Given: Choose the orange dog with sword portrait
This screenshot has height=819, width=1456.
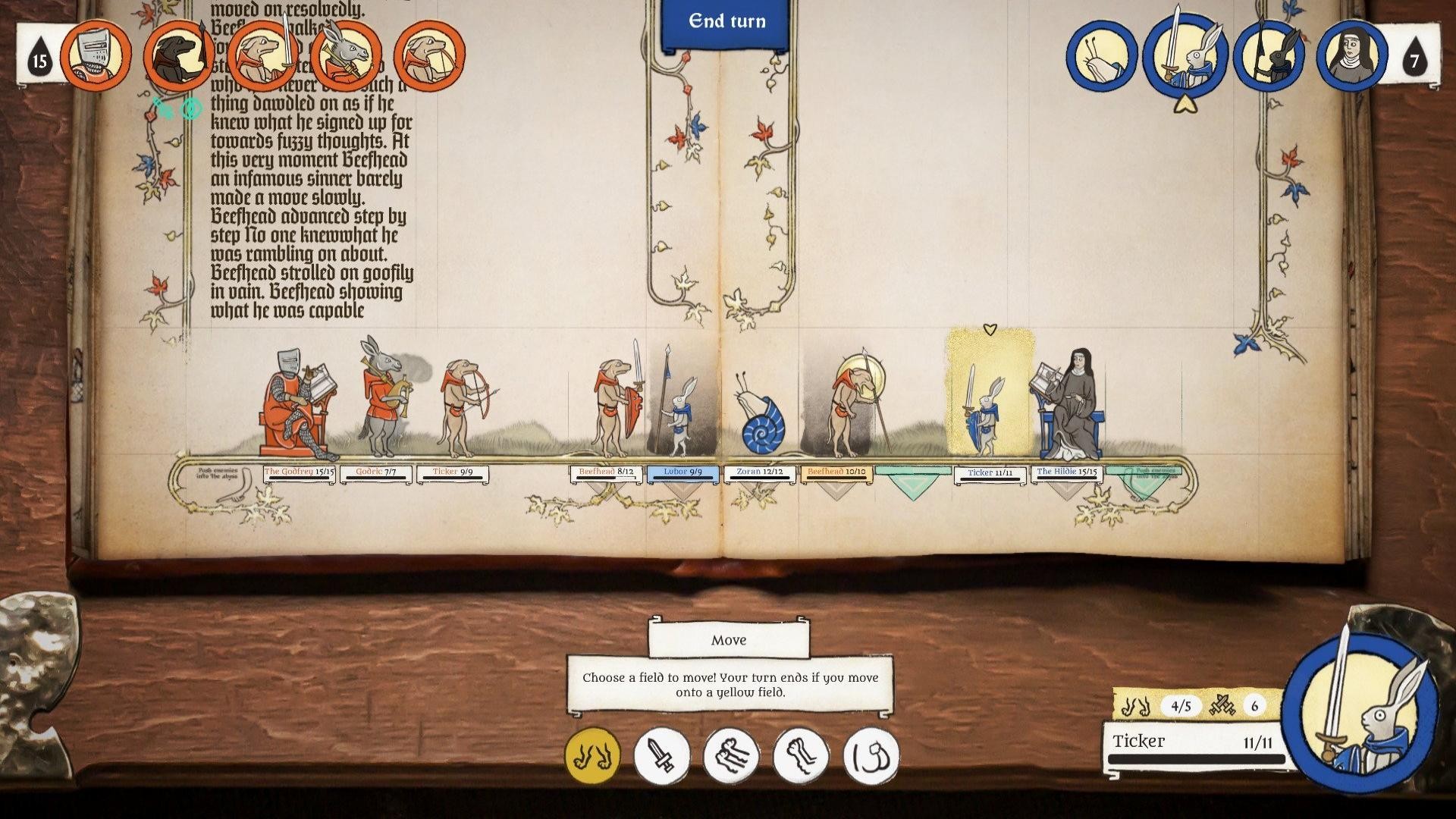Looking at the screenshot, I should pyautogui.click(x=262, y=55).
